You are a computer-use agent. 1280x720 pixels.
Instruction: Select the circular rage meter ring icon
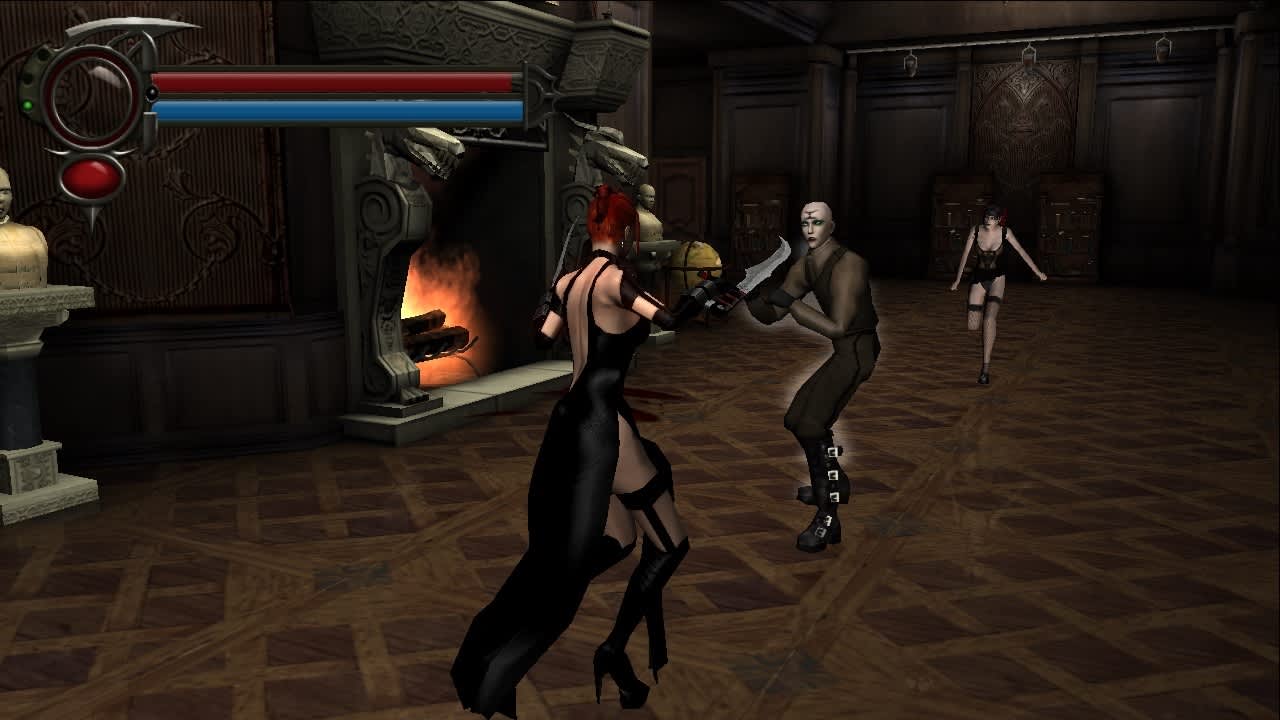point(89,93)
